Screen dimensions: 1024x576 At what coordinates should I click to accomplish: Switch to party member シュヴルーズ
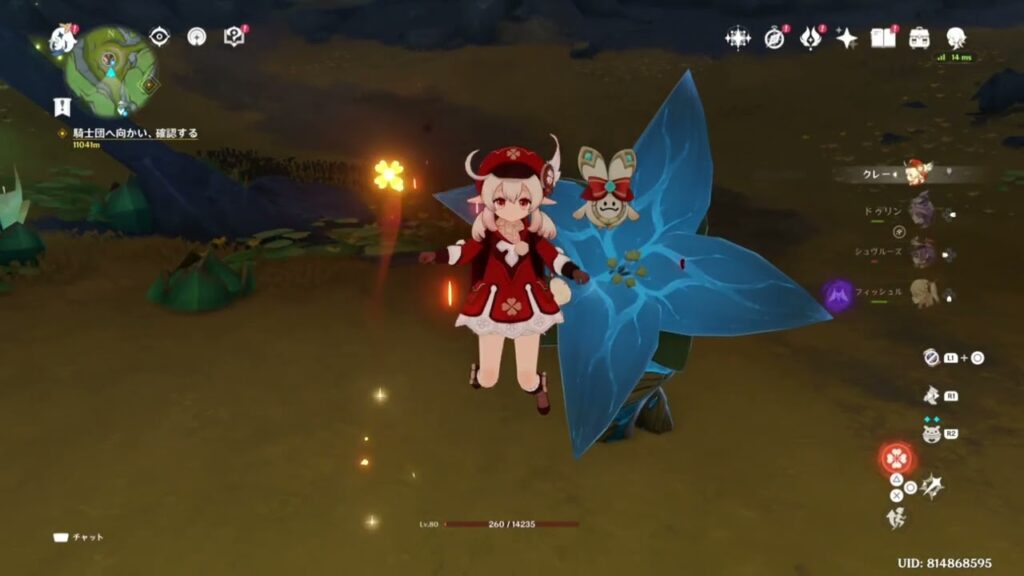[x=921, y=252]
